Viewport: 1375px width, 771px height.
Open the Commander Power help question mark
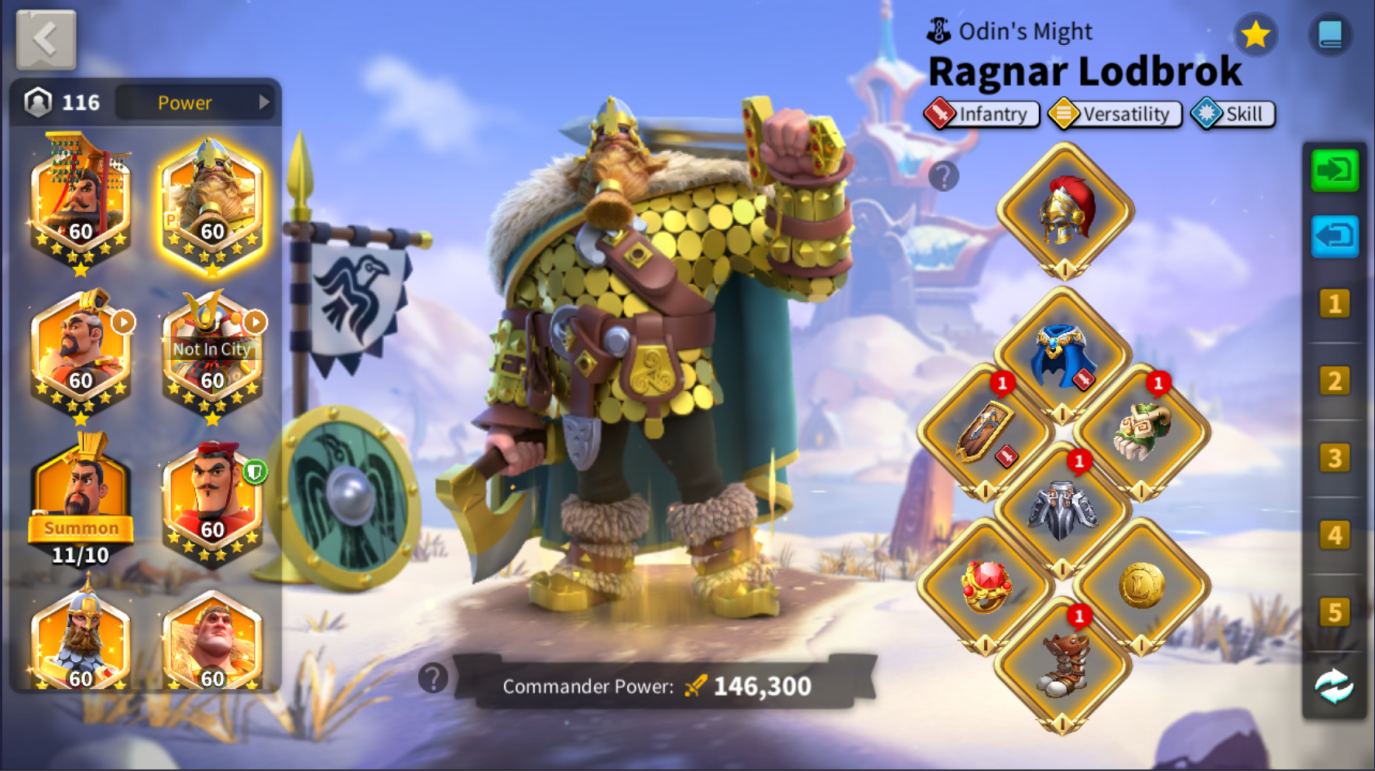tap(433, 678)
